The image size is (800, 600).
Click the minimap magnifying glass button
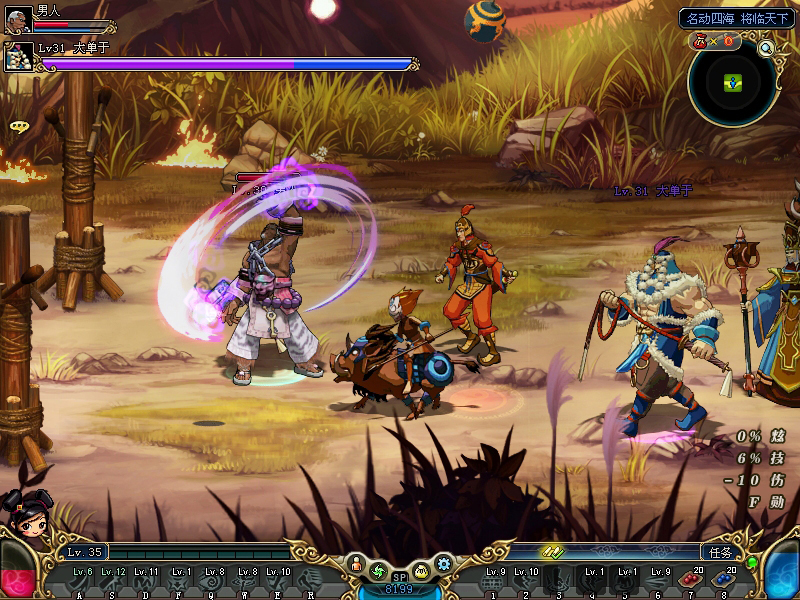[x=766, y=47]
